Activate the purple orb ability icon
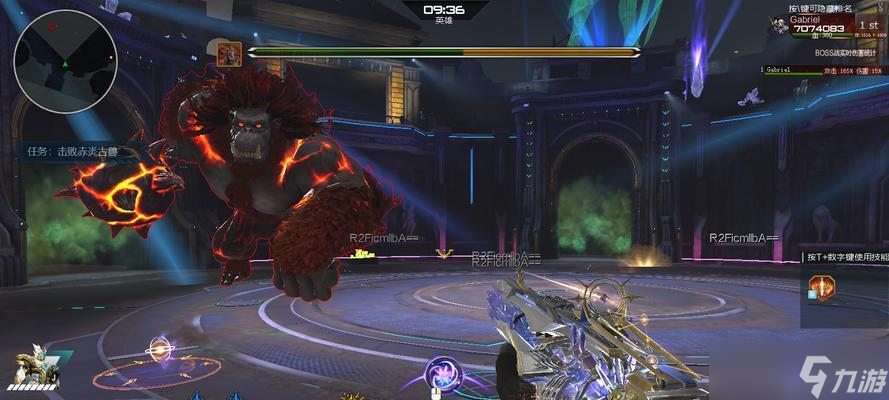Screen dimensions: 889x400 440,374
